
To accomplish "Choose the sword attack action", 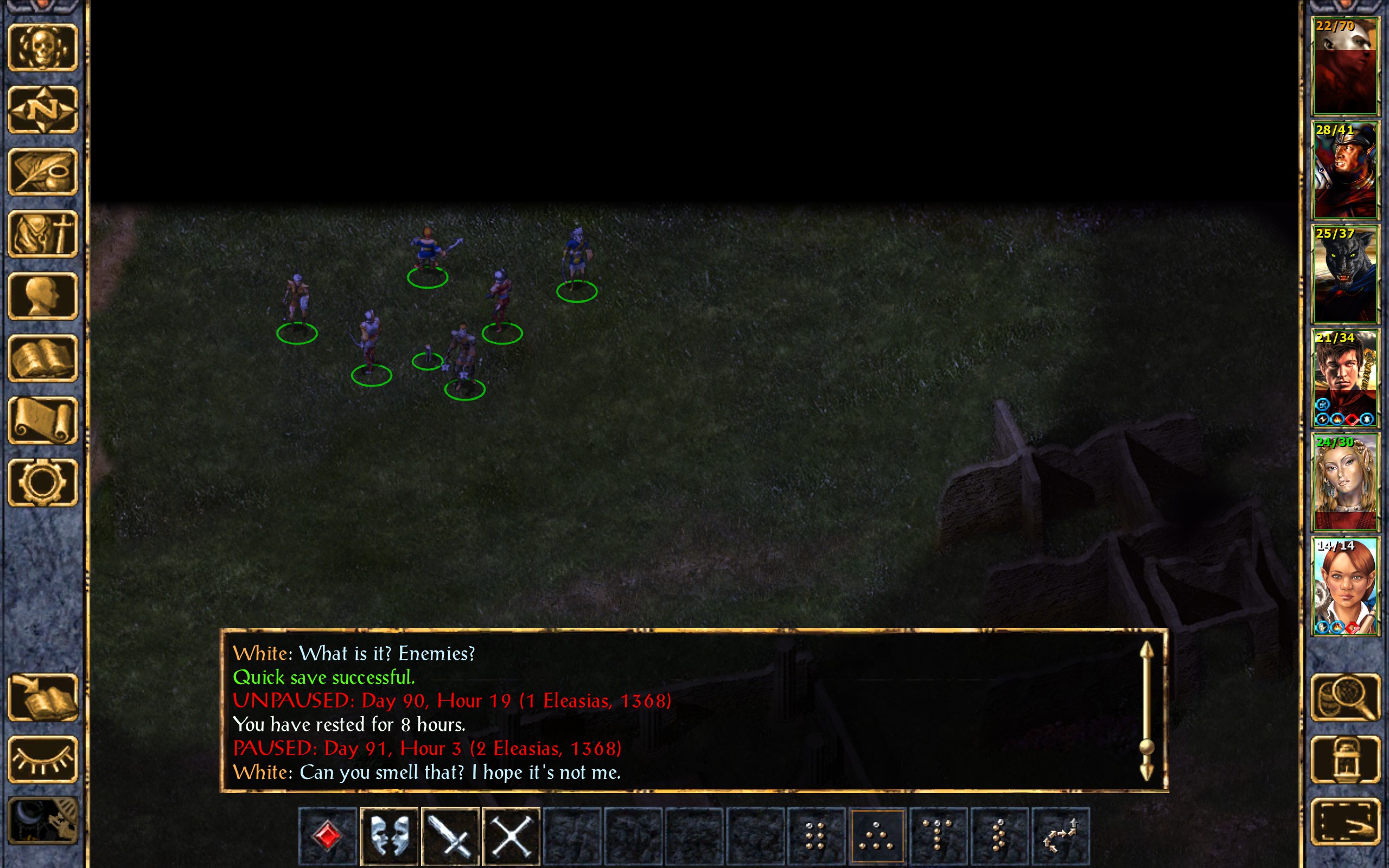I will tap(450, 836).
